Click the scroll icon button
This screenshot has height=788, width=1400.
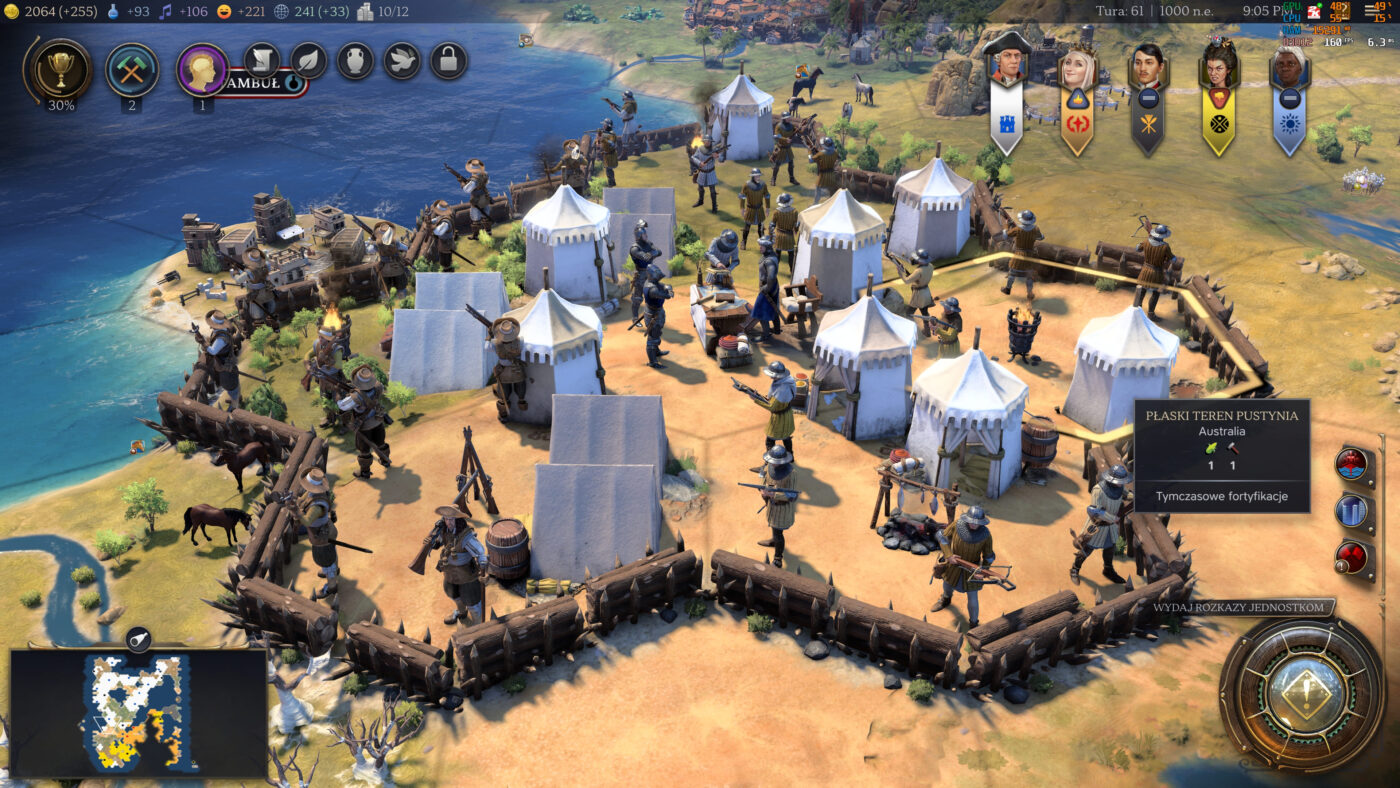click(262, 61)
